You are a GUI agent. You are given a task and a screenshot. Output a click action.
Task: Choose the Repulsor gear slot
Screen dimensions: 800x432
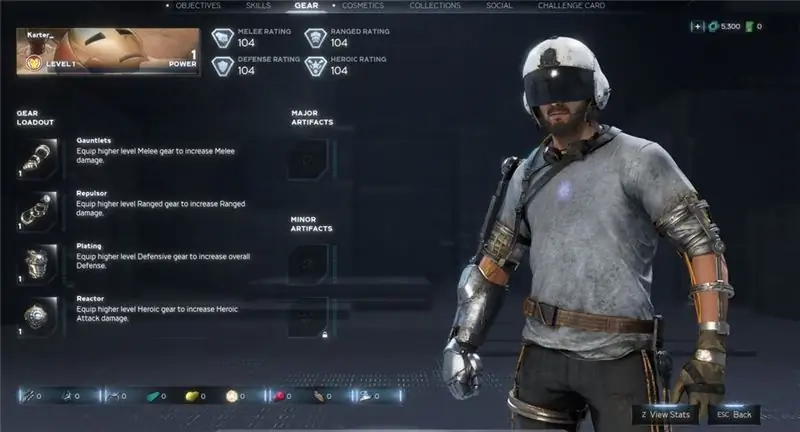pyautogui.click(x=37, y=210)
